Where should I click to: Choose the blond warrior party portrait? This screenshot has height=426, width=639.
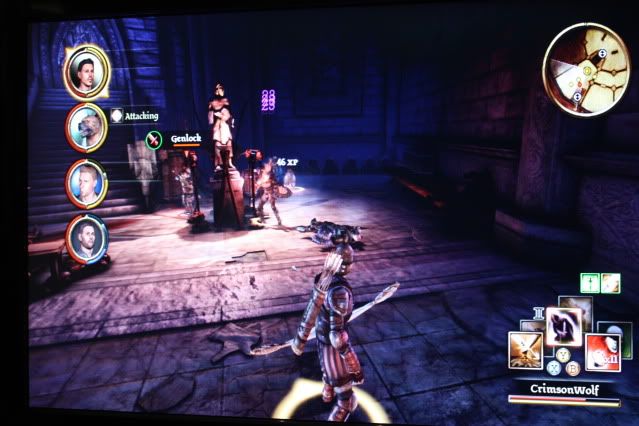(87, 182)
